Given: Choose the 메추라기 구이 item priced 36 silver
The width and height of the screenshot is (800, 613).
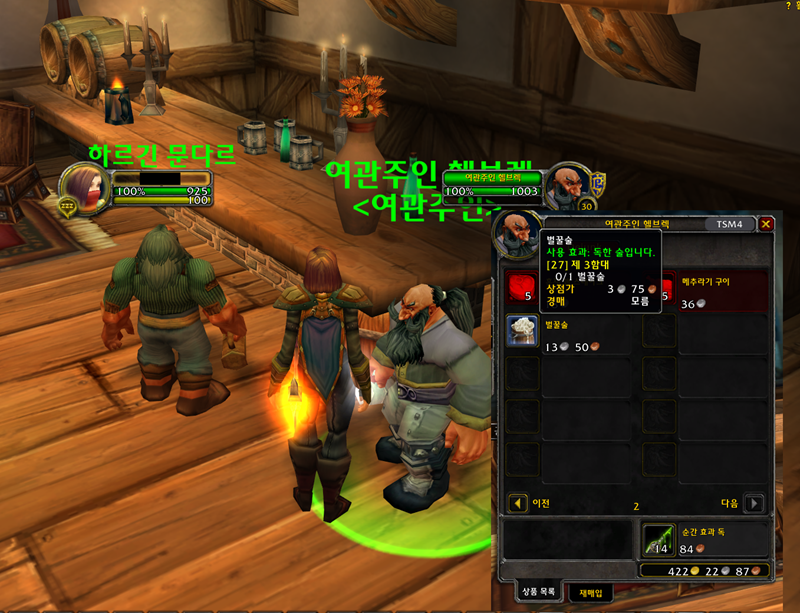Looking at the screenshot, I should coord(659,285).
